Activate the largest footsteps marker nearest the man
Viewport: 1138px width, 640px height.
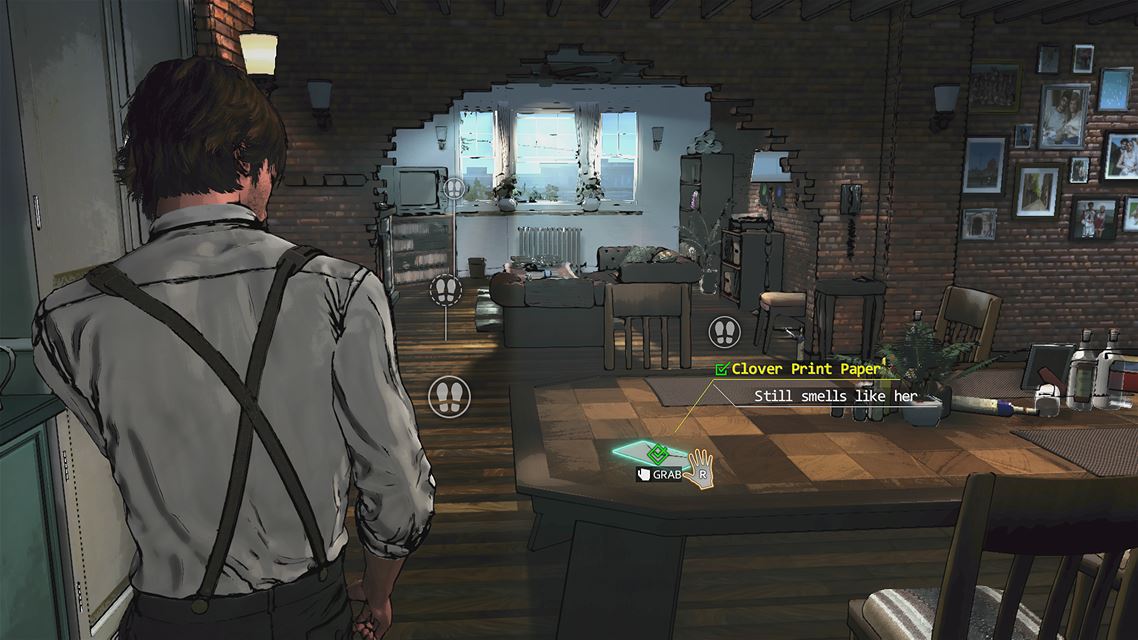click(449, 396)
